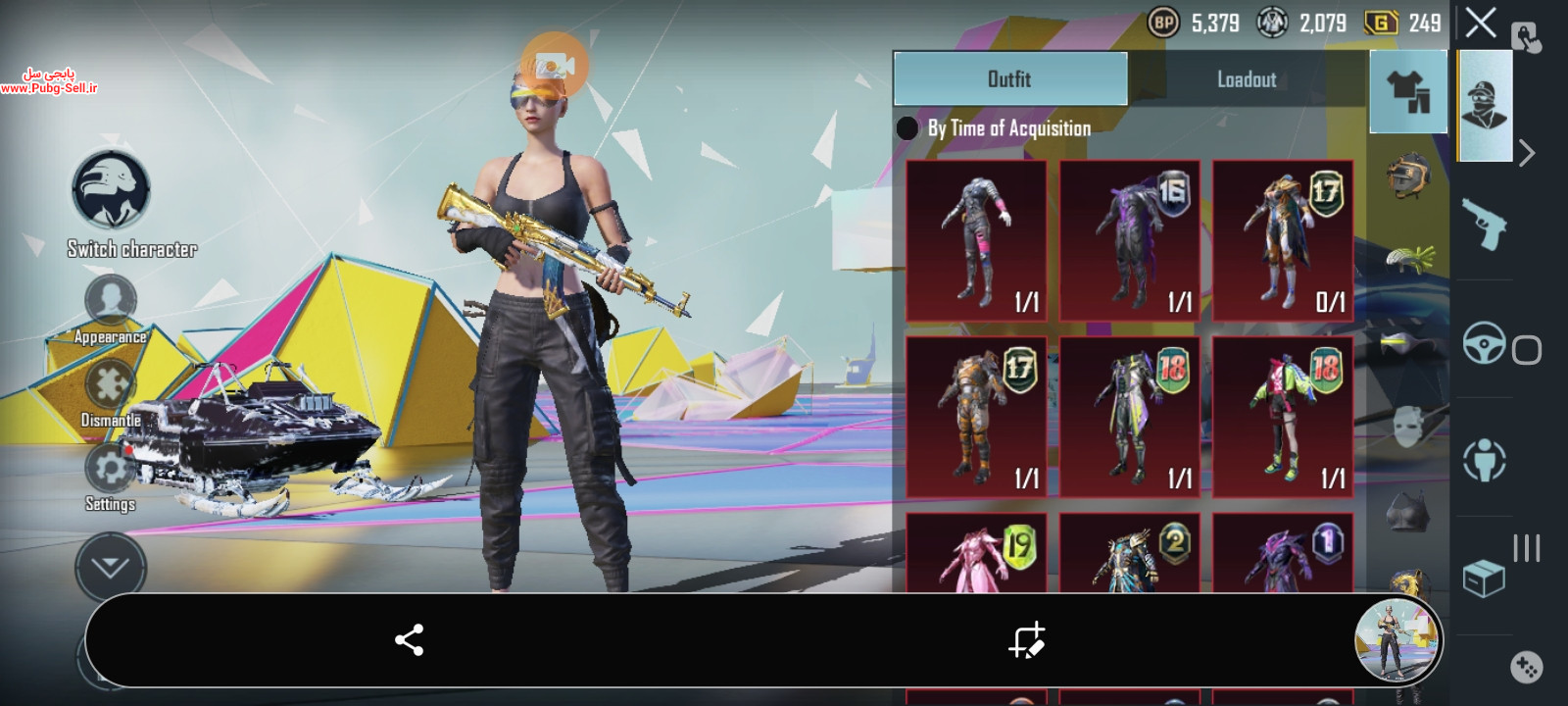1568x706 pixels.
Task: Close the inventory with the X button
Action: pos(1480,23)
